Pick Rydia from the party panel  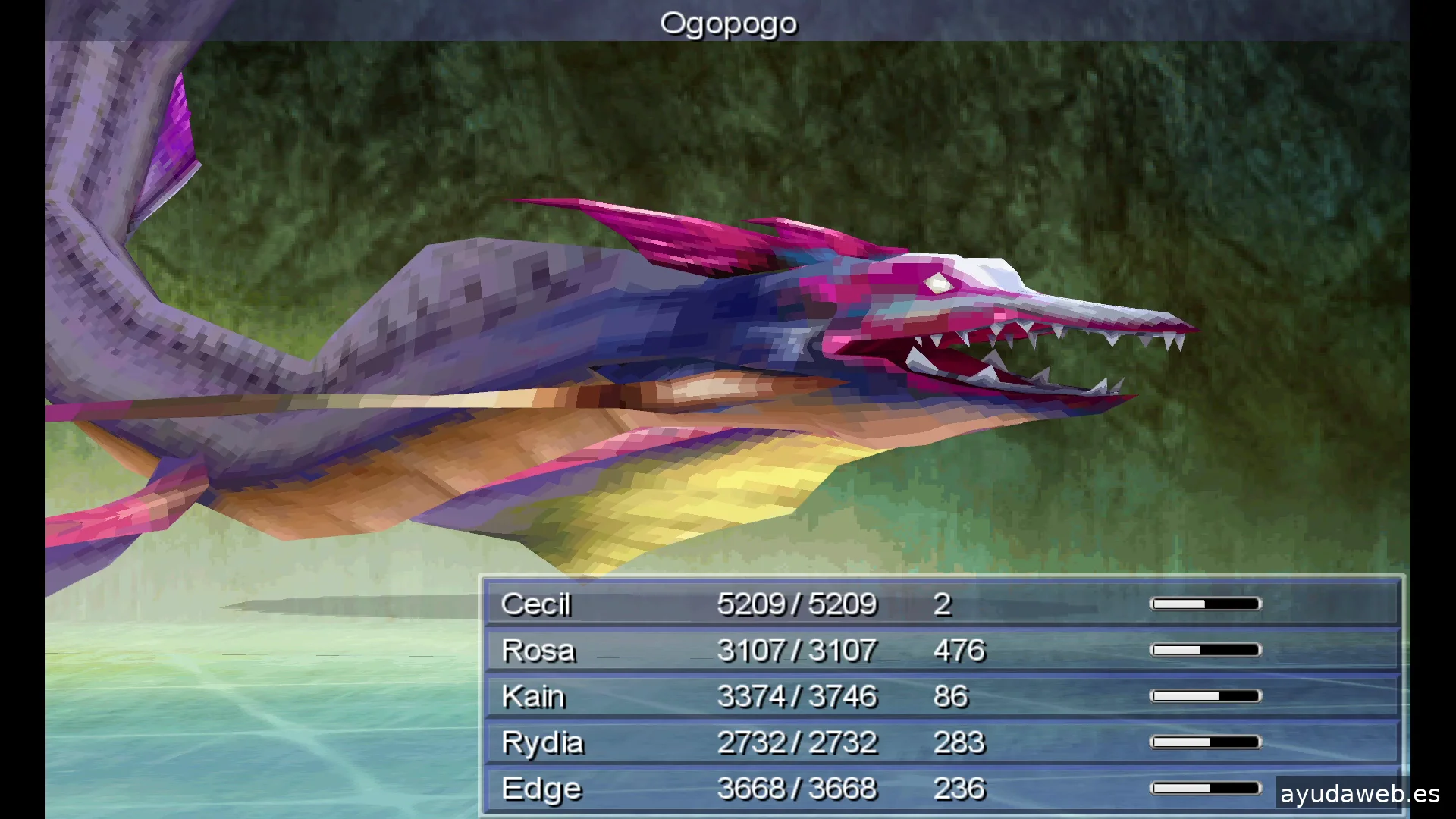click(940, 742)
